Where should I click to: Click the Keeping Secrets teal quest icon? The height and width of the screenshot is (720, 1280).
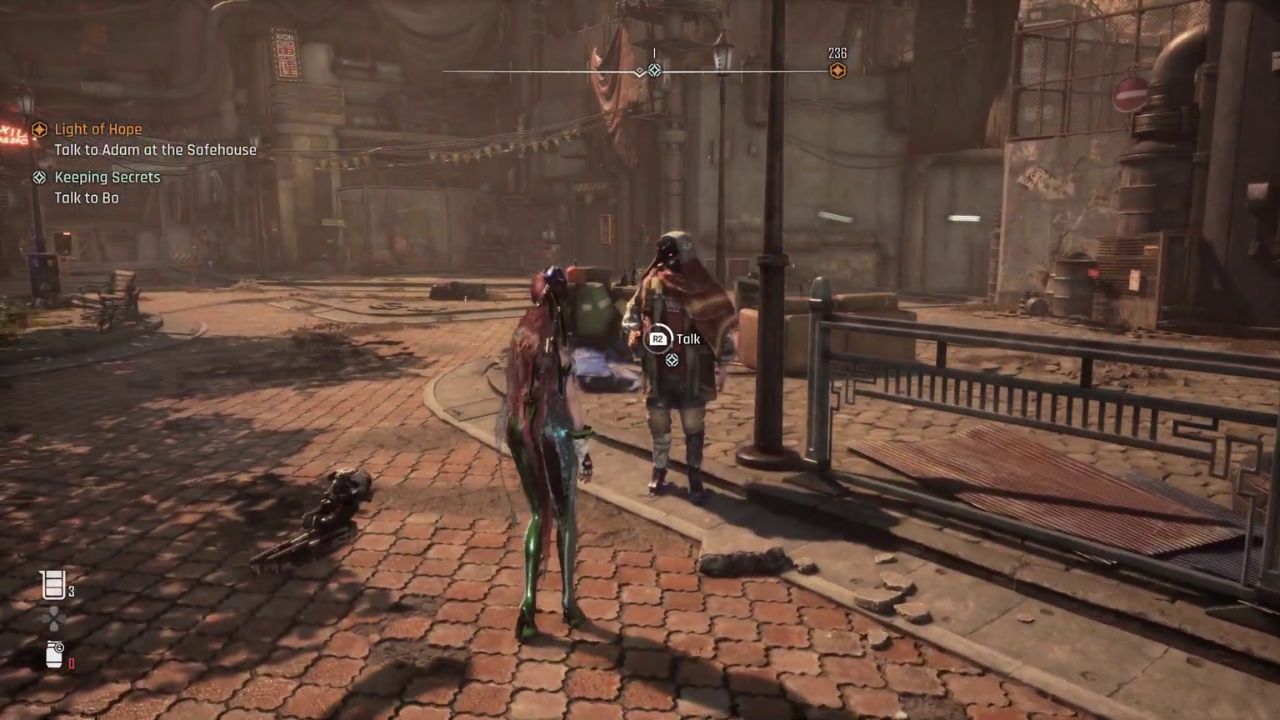pyautogui.click(x=39, y=177)
